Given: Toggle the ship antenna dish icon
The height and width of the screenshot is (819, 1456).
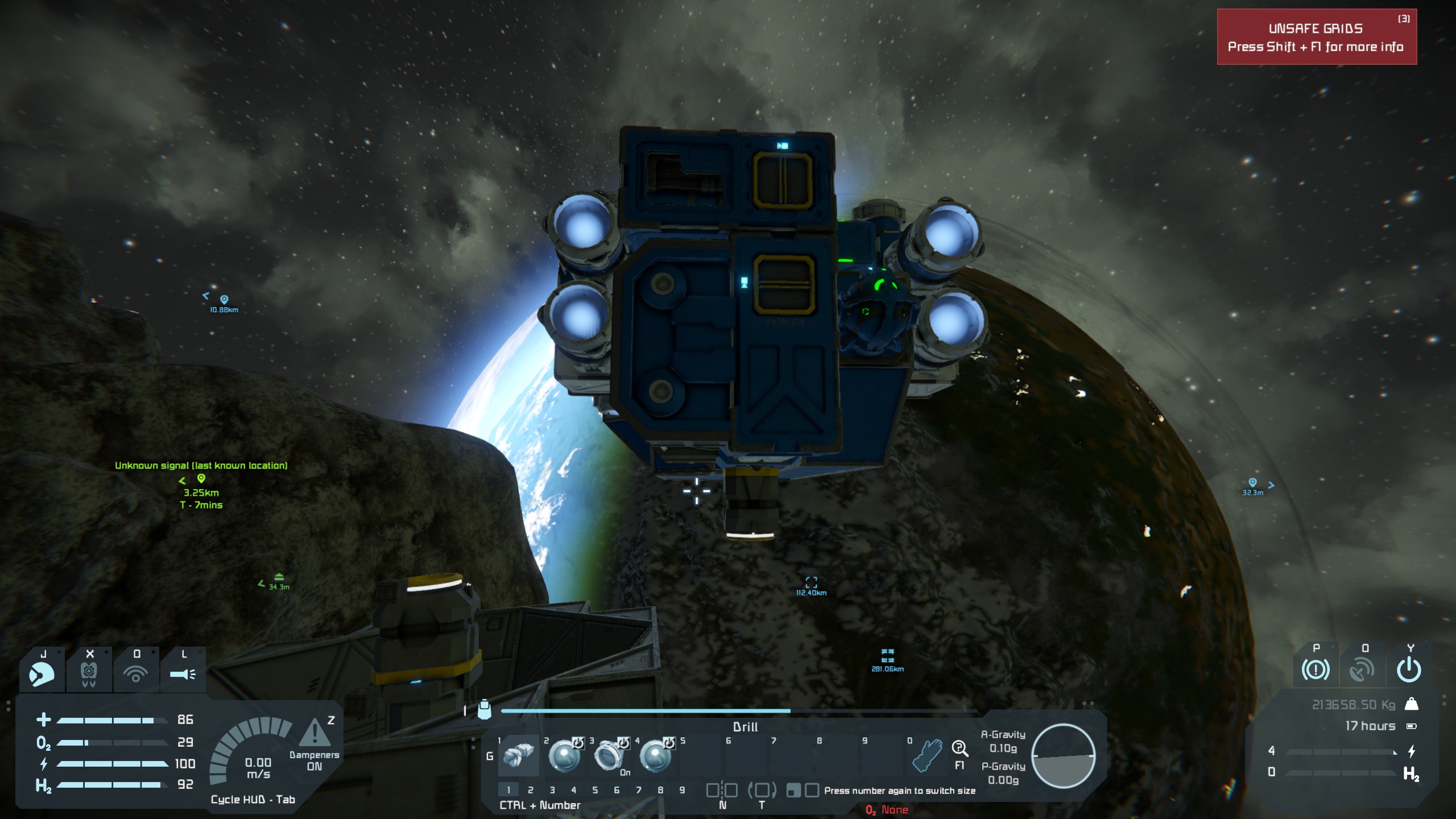Looking at the screenshot, I should [1362, 670].
